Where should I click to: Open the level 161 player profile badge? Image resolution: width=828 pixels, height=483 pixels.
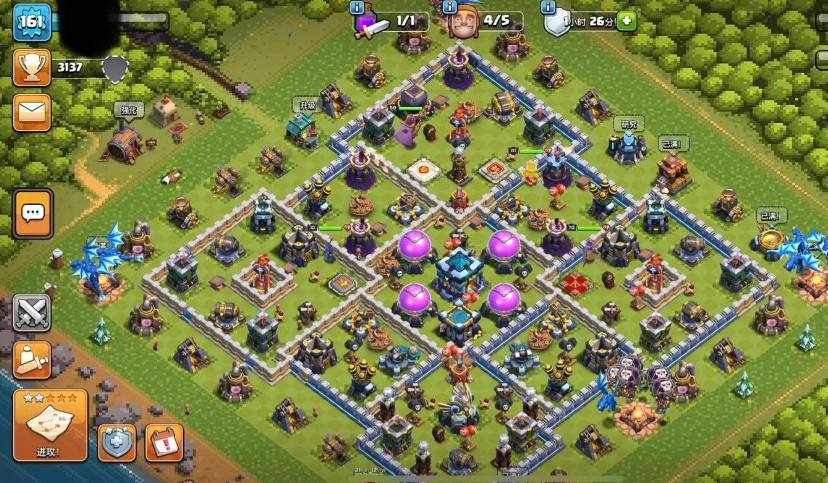[32, 22]
